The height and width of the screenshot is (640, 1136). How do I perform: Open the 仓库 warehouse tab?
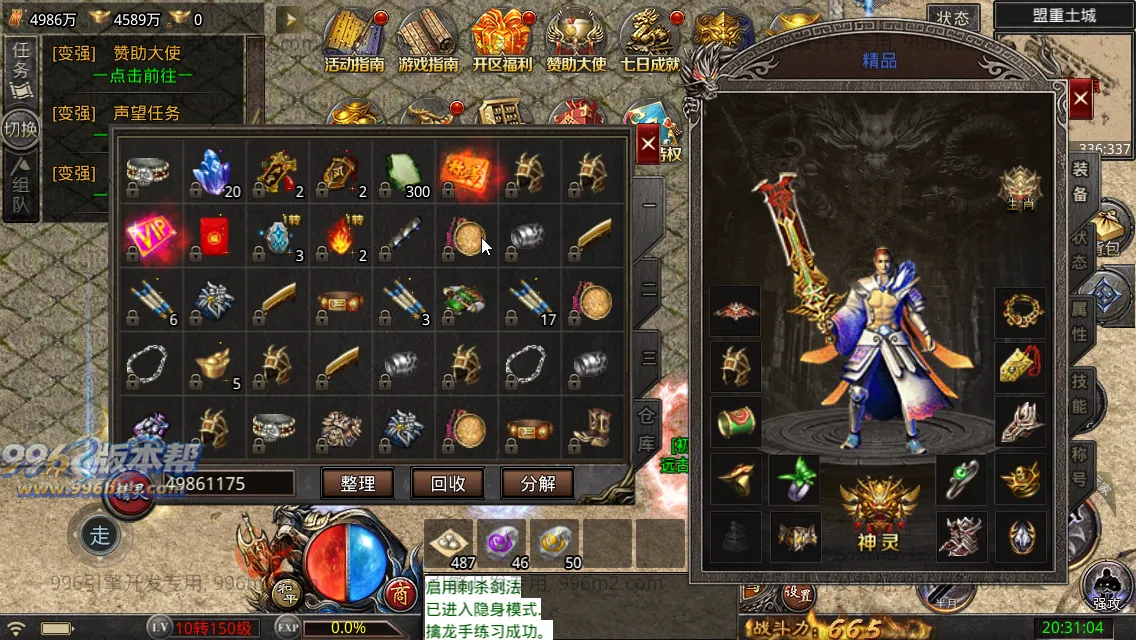point(648,428)
